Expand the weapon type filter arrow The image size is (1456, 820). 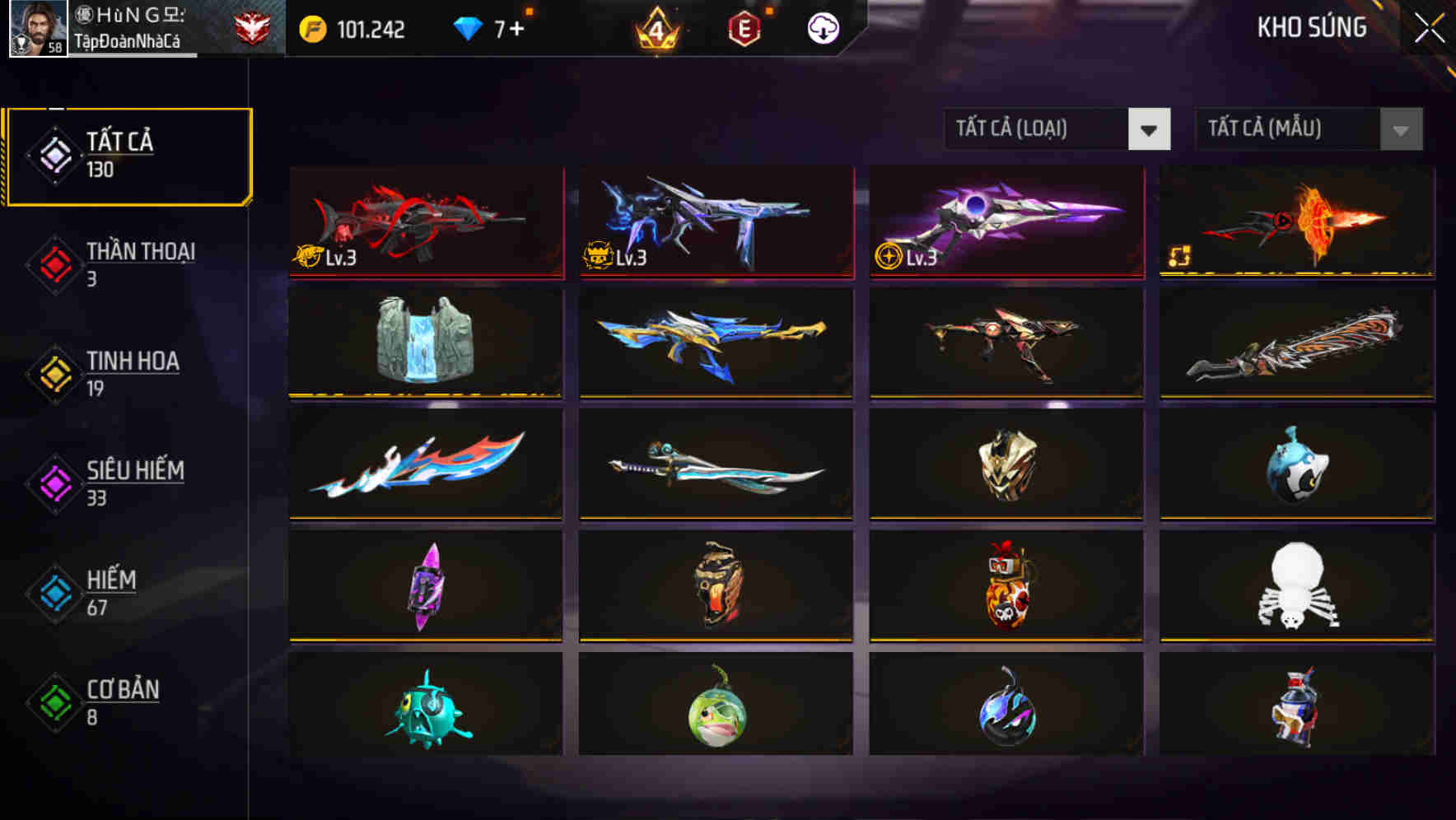(x=1150, y=129)
